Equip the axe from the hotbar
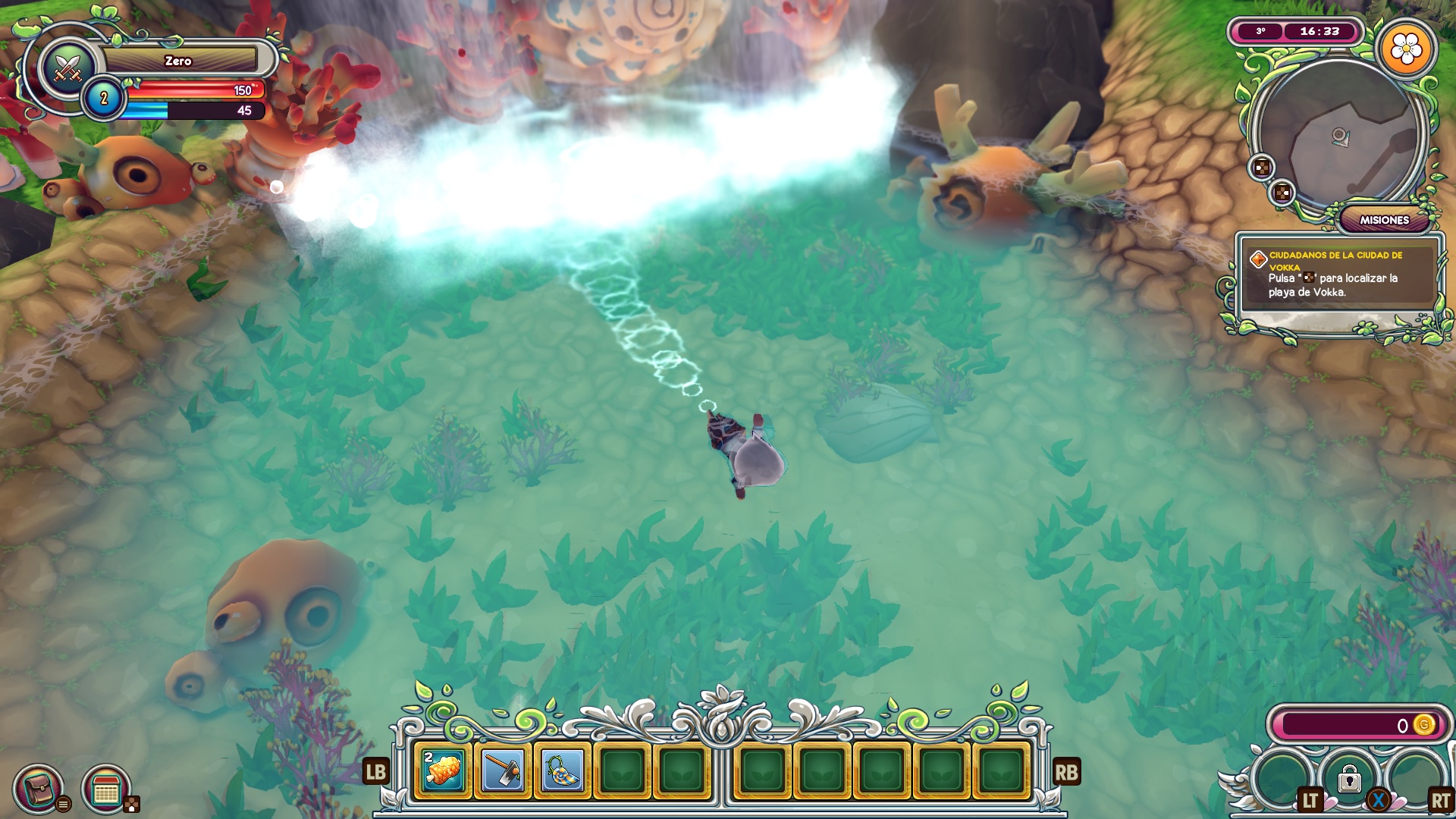1456x819 pixels. pos(503,772)
